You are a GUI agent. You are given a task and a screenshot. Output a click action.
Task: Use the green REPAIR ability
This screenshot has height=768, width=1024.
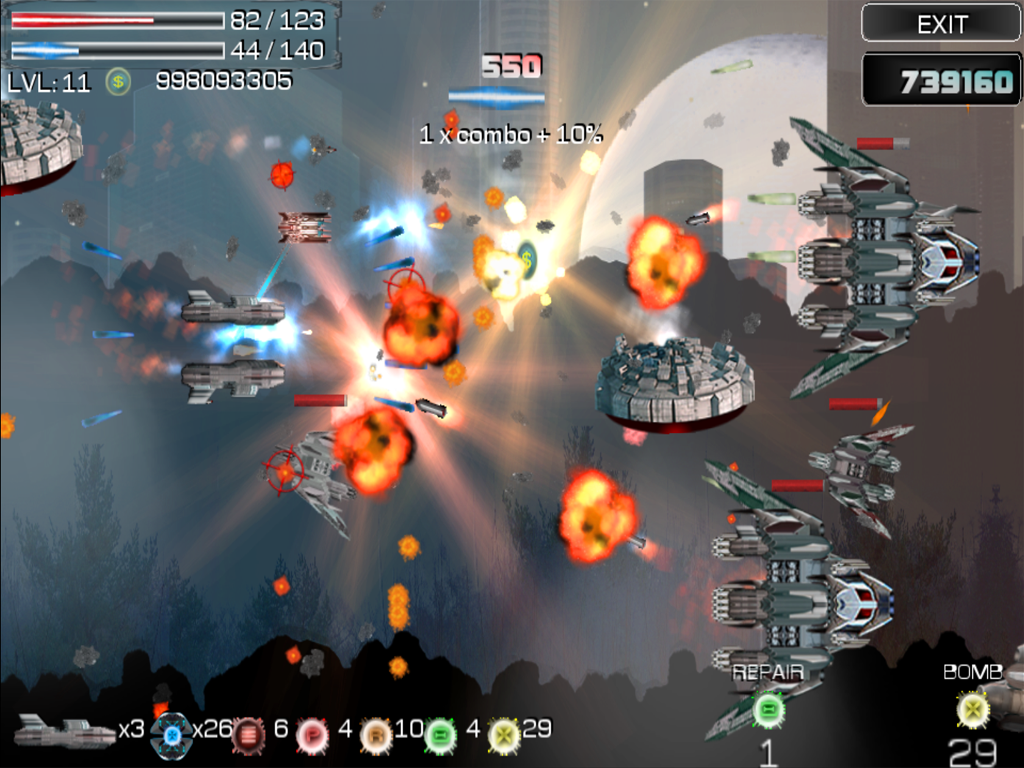768,710
